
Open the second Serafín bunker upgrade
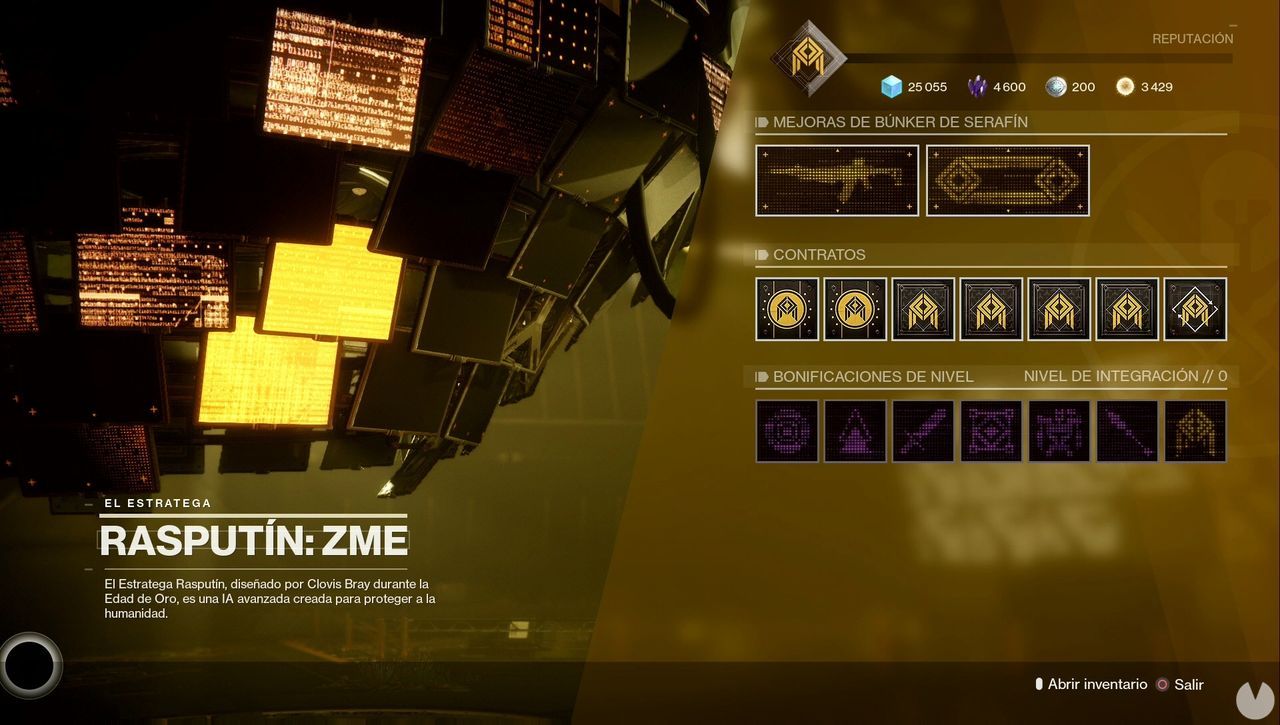1007,180
